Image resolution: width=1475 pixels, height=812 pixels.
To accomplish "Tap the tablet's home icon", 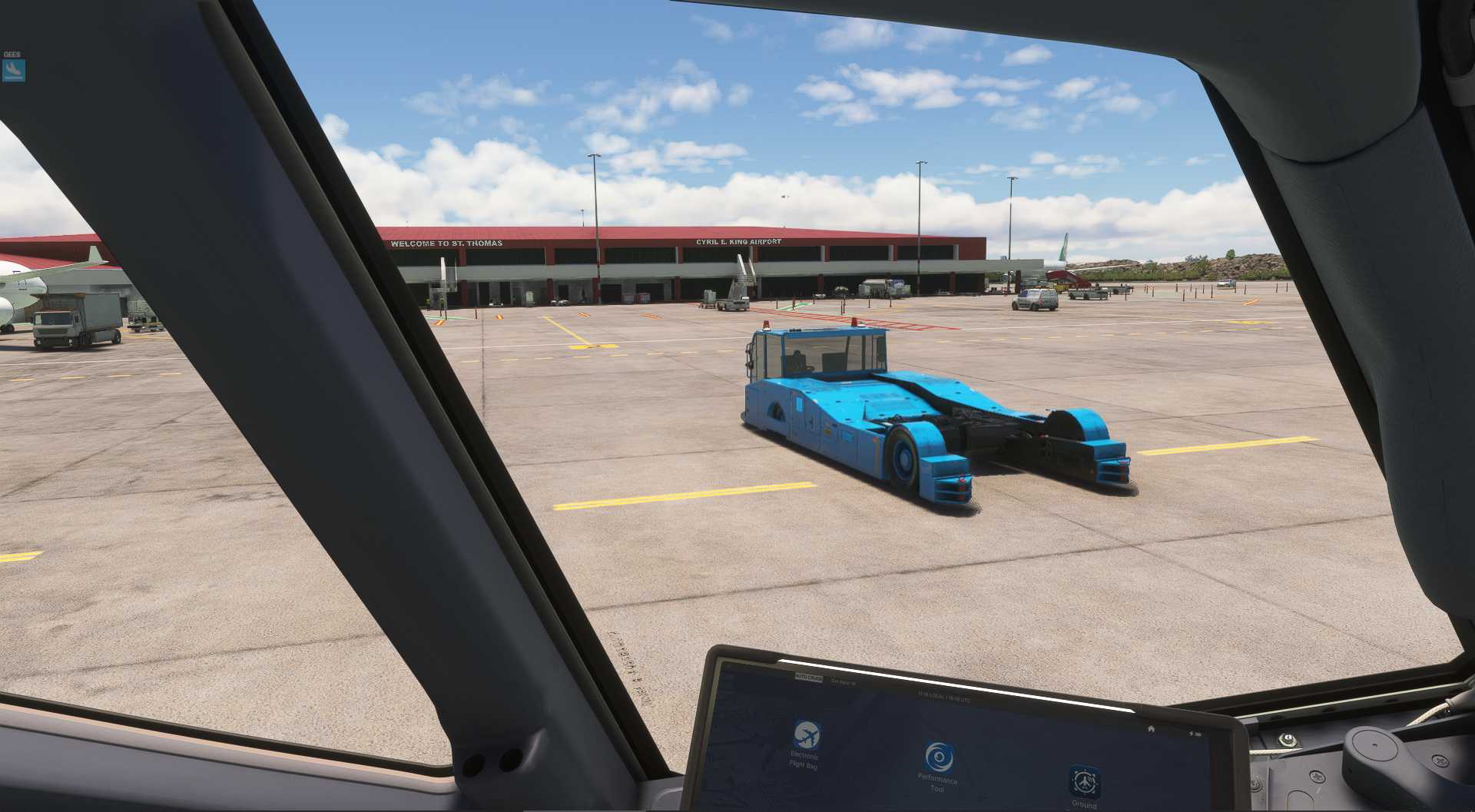I will (x=1151, y=728).
